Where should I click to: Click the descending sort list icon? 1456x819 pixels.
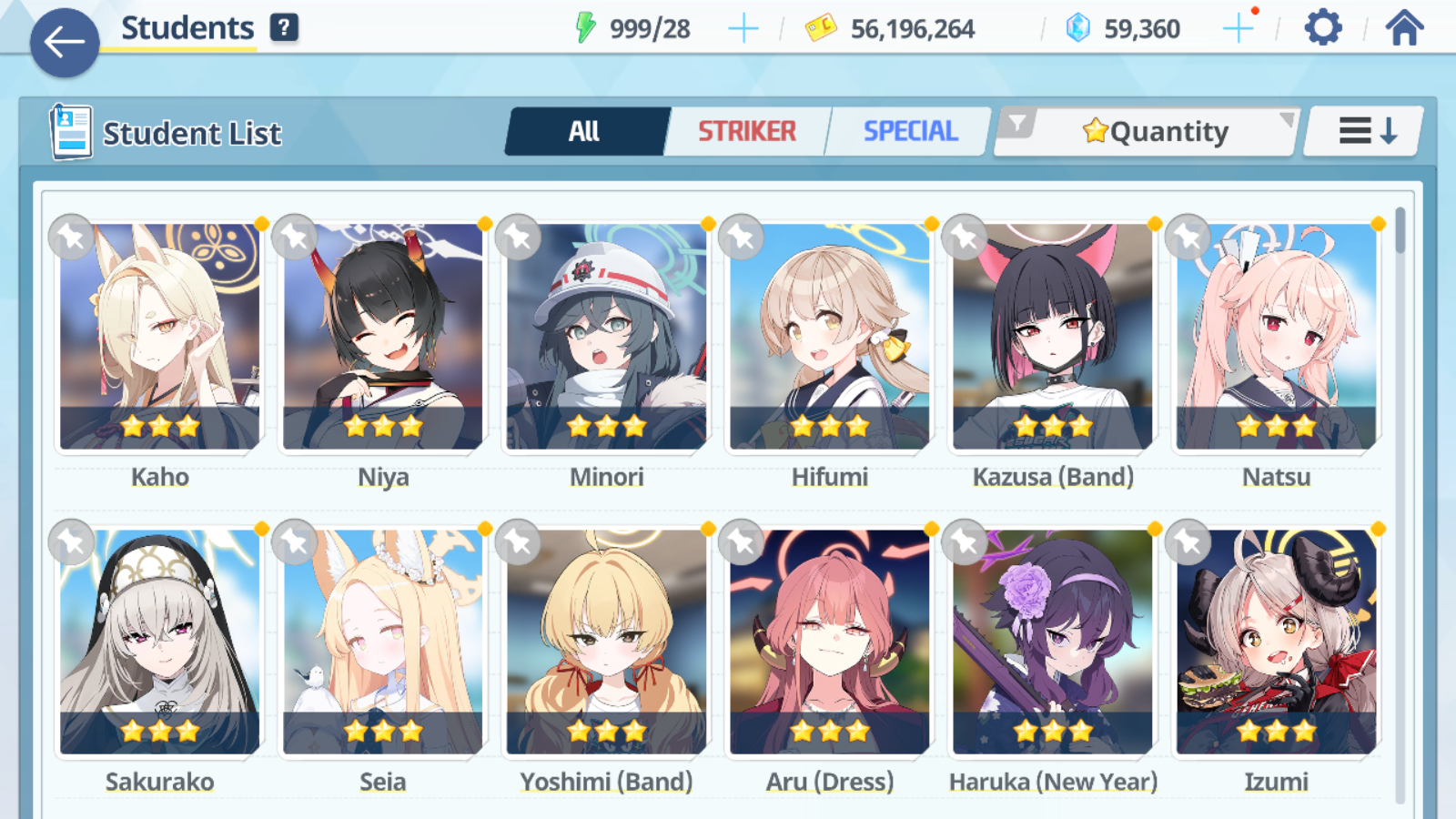pyautogui.click(x=1362, y=130)
